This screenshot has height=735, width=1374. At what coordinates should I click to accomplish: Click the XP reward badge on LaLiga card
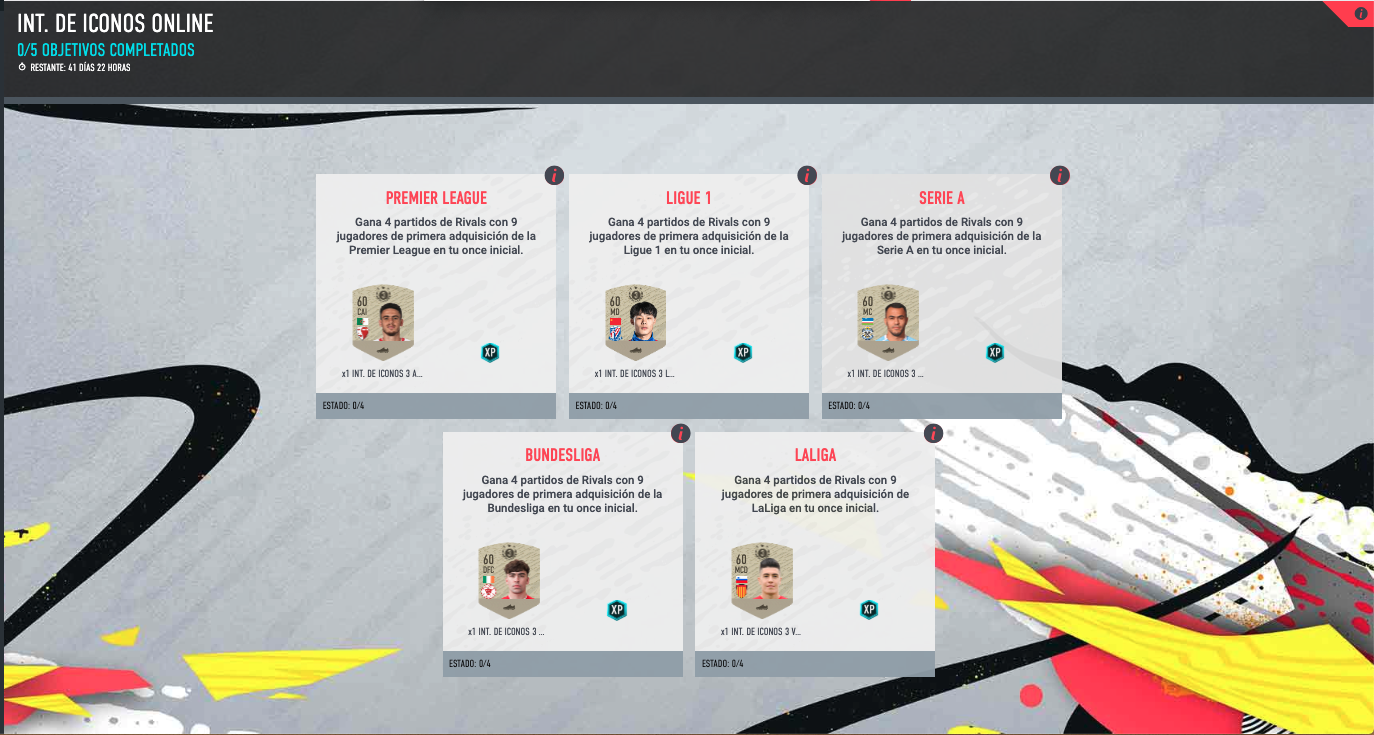coord(868,608)
